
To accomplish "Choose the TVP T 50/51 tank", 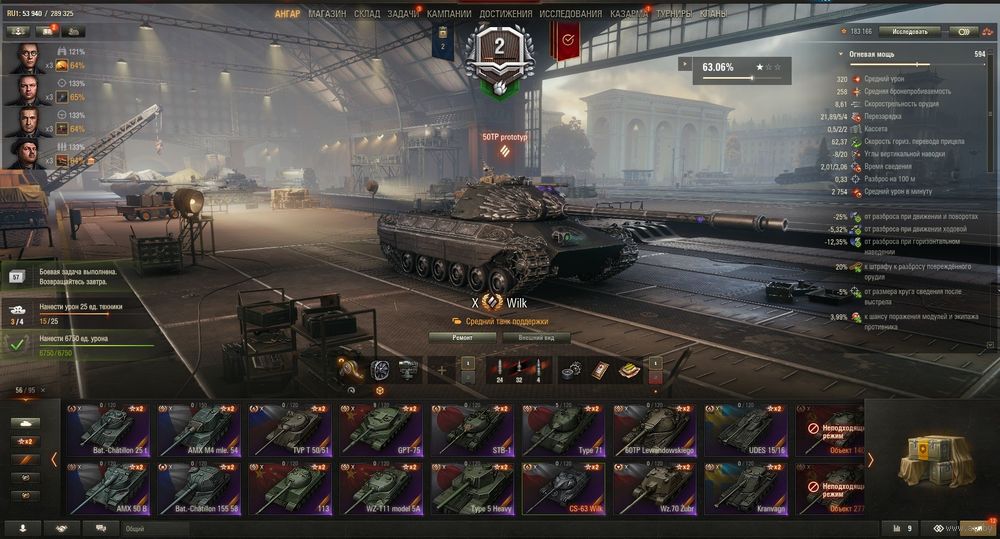I will [289, 430].
